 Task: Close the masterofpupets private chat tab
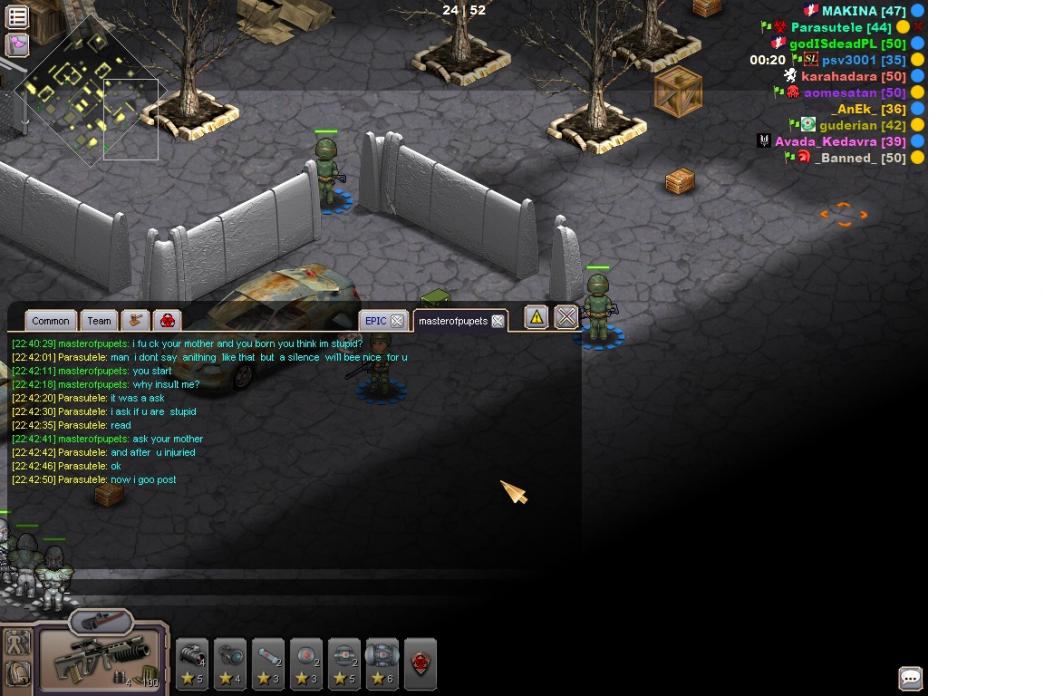coord(497,321)
